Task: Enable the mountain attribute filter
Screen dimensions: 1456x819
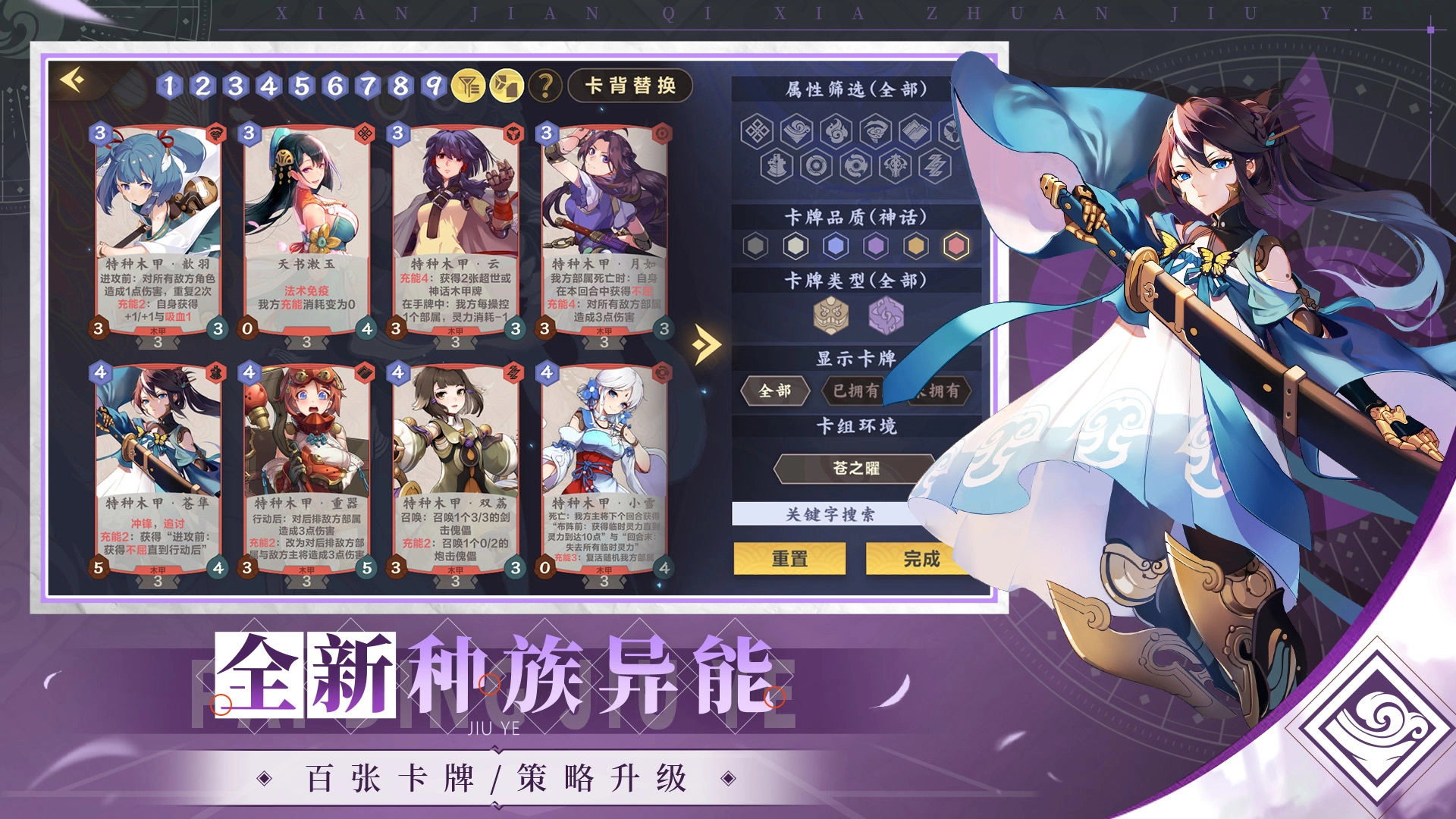Action: pyautogui.click(x=917, y=131)
